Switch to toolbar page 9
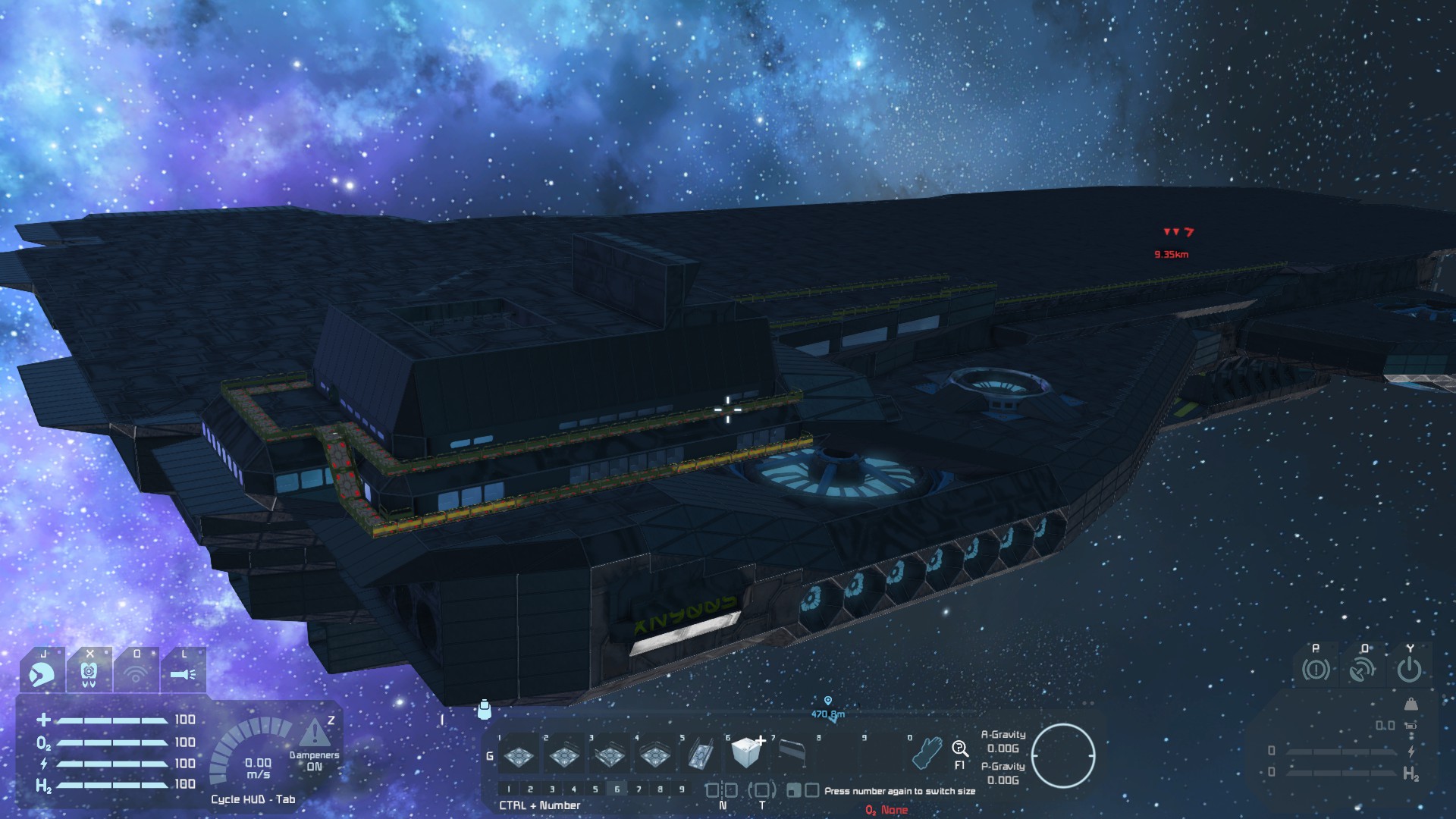This screenshot has height=819, width=1456. pos(682,789)
